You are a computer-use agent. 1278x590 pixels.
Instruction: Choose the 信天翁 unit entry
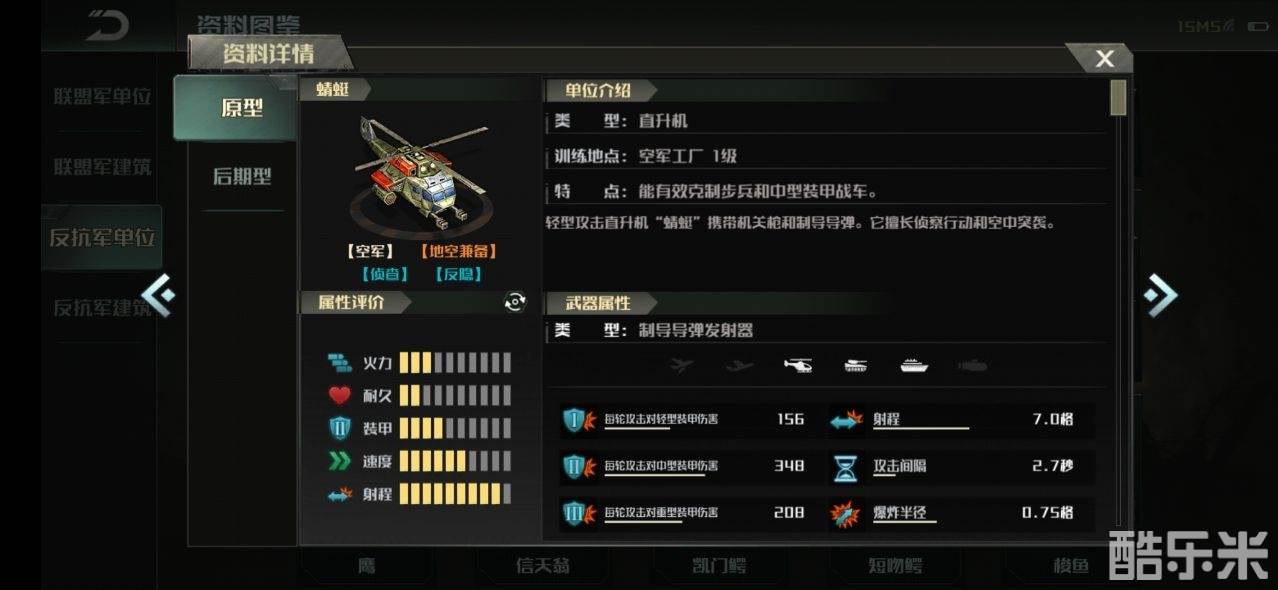tap(543, 566)
